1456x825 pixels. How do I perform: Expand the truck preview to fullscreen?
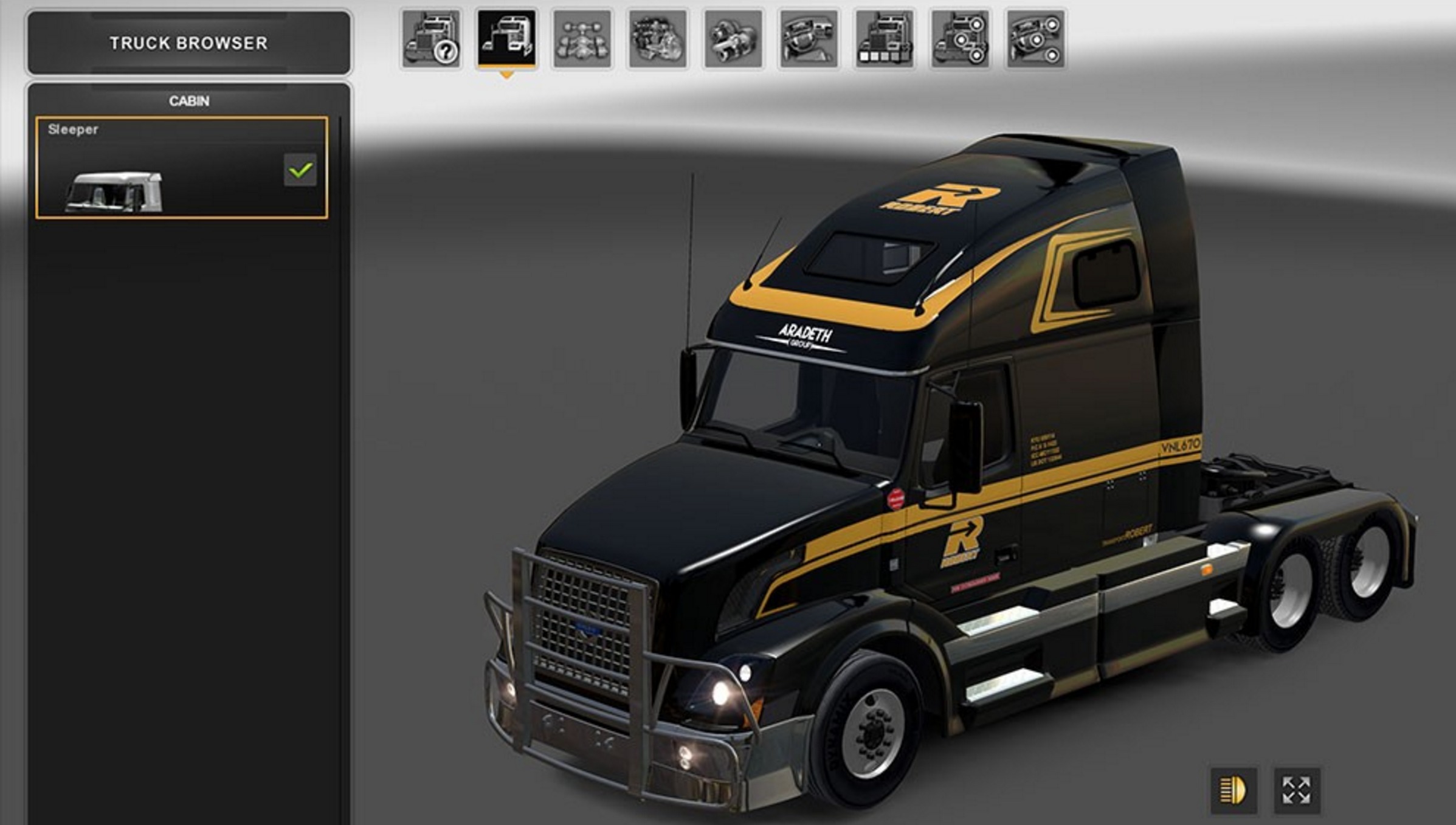(x=1297, y=790)
